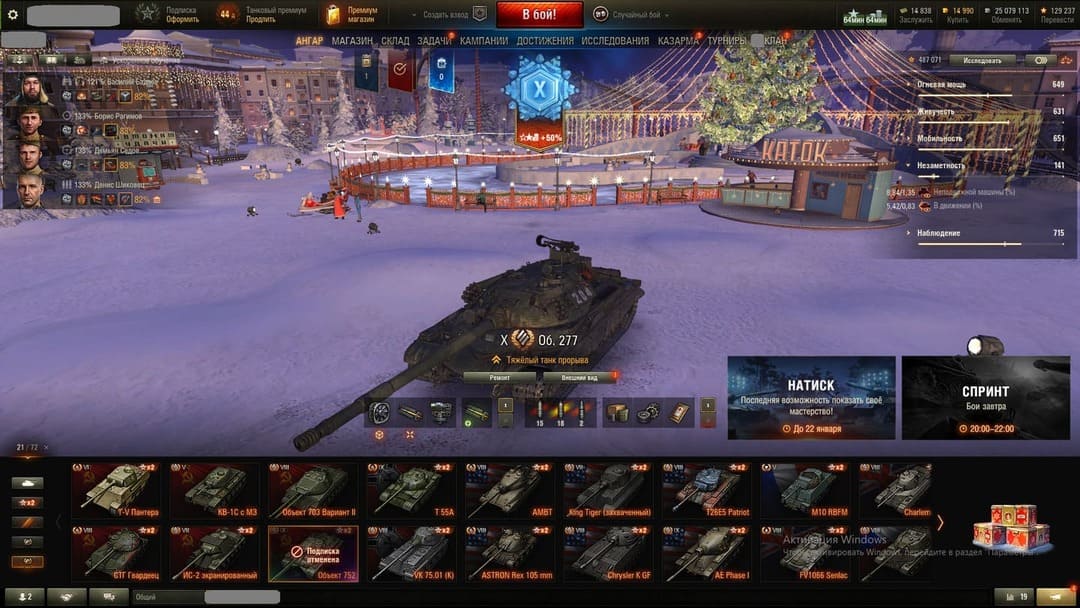Open the Натиск event banner
The height and width of the screenshot is (608, 1080).
pyautogui.click(x=811, y=398)
